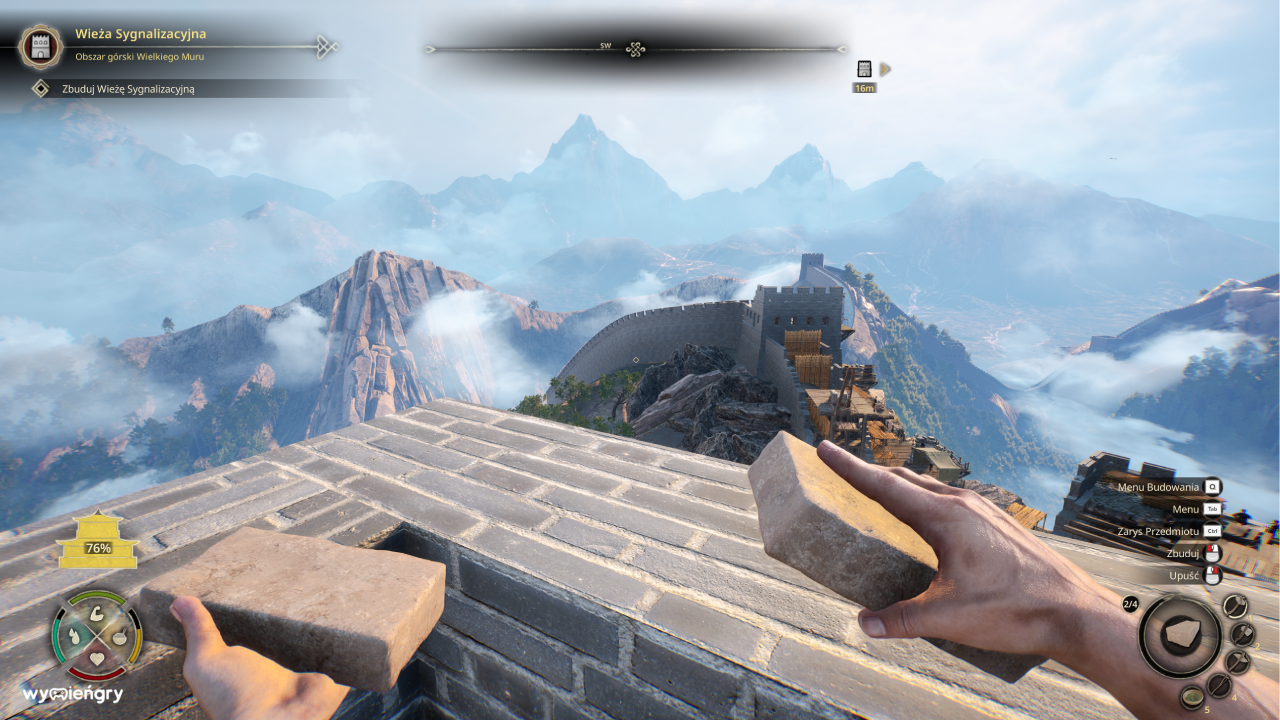Image resolution: width=1280 pixels, height=720 pixels.
Task: Select the hammer tool in hotbar slot 2
Action: coord(1243,633)
